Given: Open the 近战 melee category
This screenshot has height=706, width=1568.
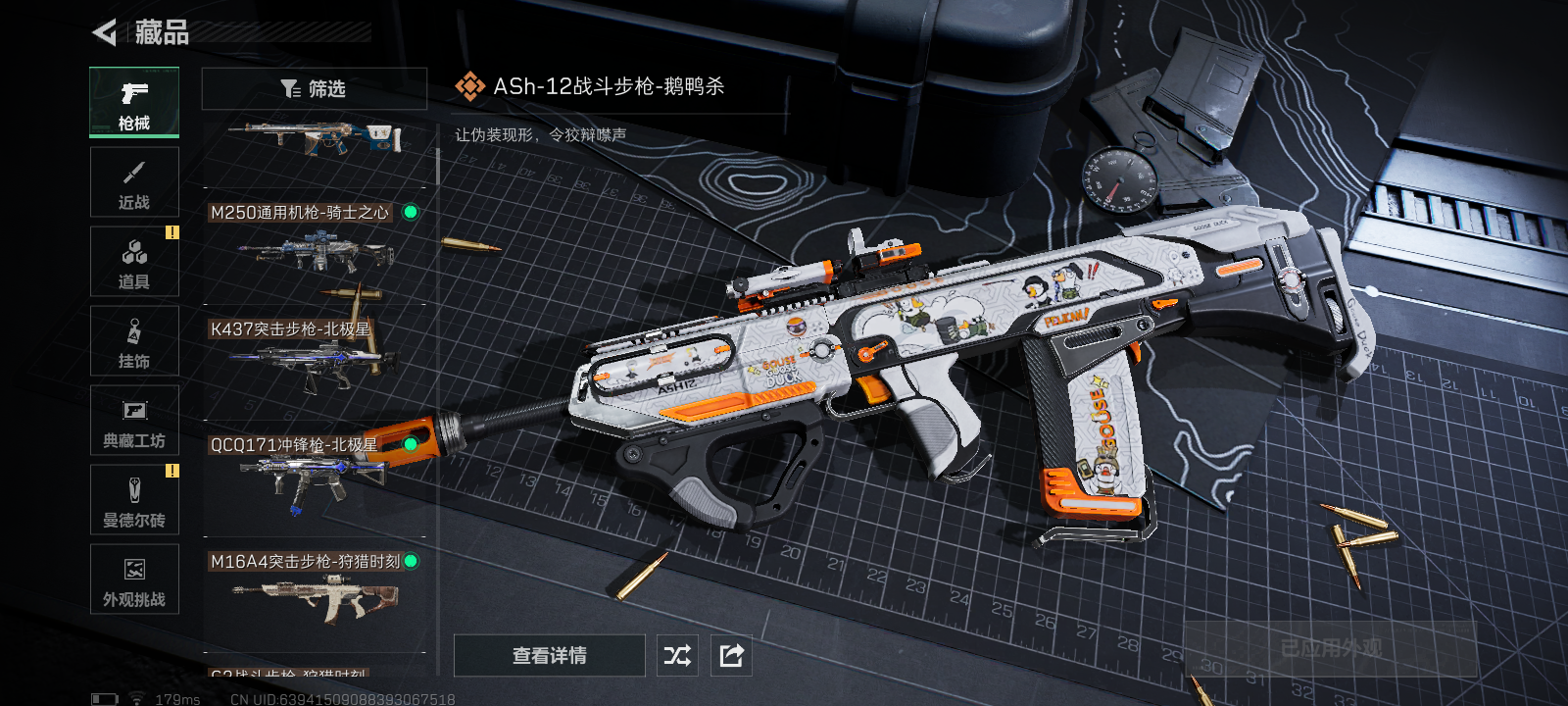Looking at the screenshot, I should [x=134, y=182].
